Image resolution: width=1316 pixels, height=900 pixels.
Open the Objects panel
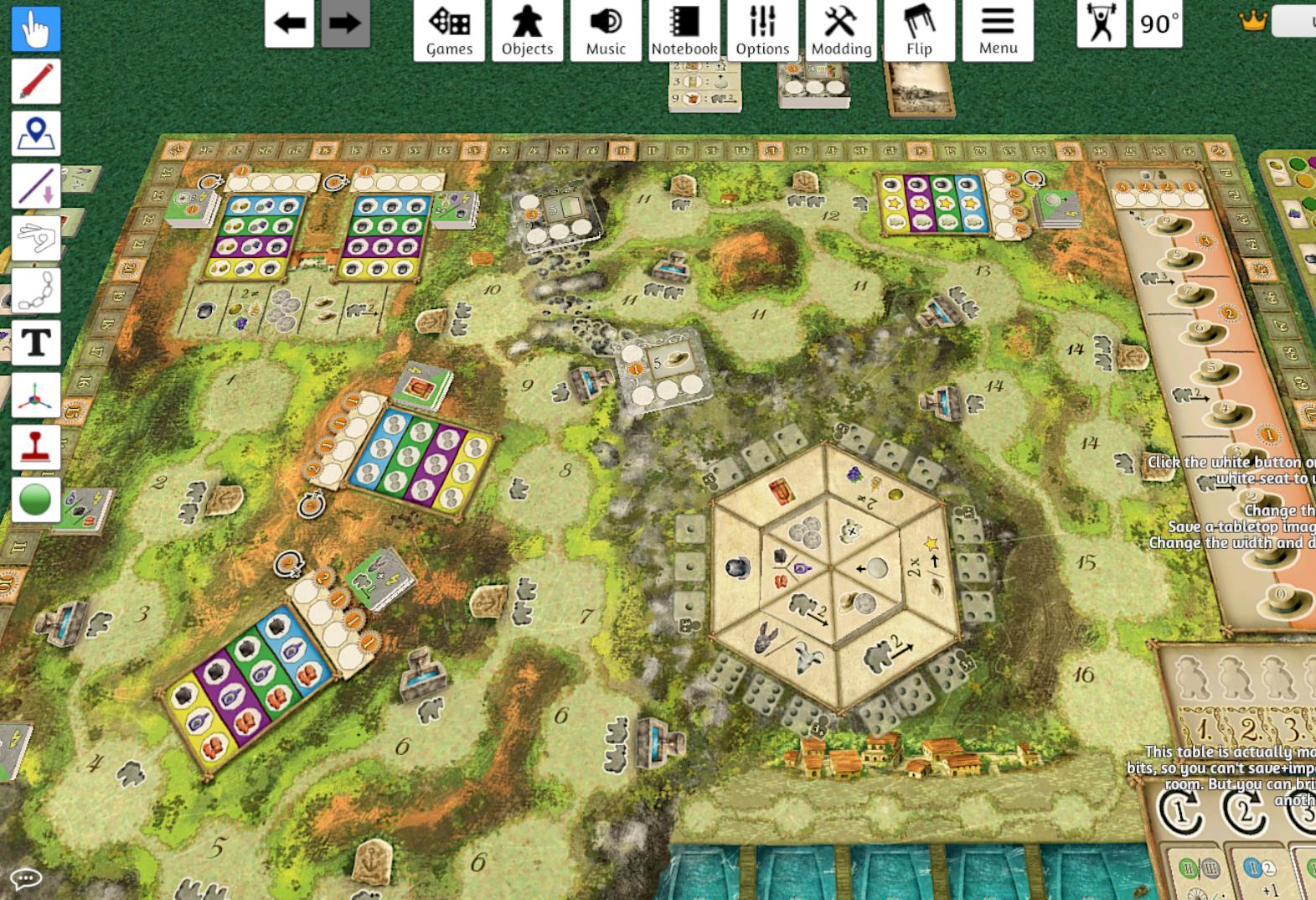pos(527,29)
